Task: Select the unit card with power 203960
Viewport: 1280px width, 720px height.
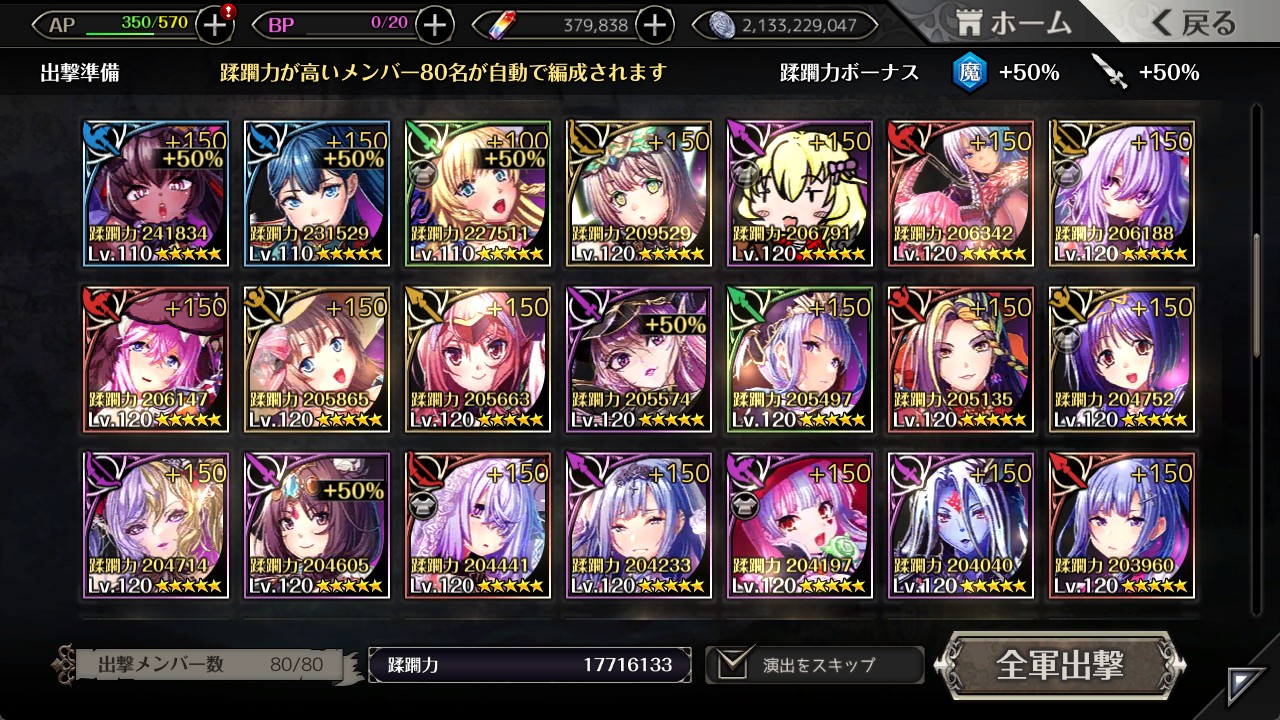Action: click(x=1122, y=525)
